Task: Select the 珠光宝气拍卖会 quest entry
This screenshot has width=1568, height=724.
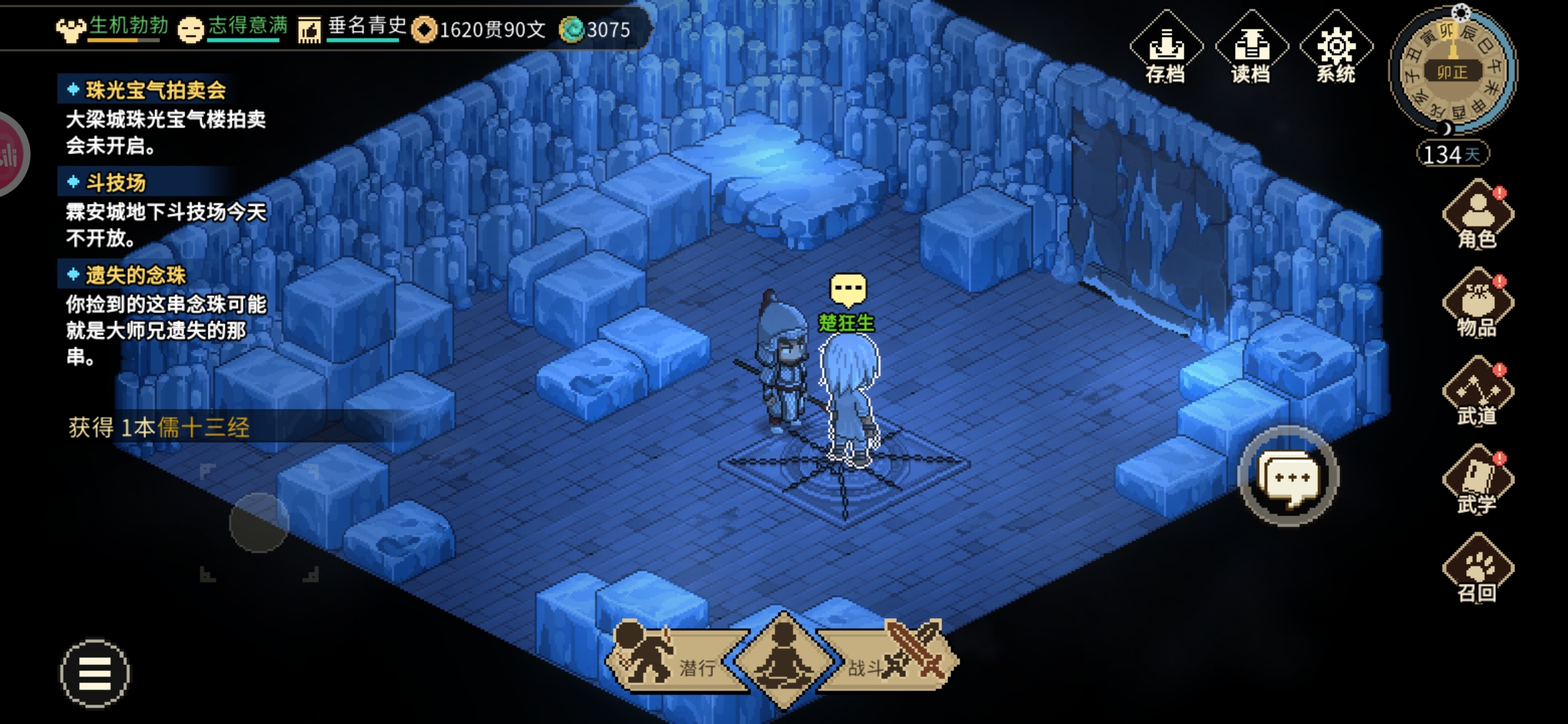Action: point(155,90)
